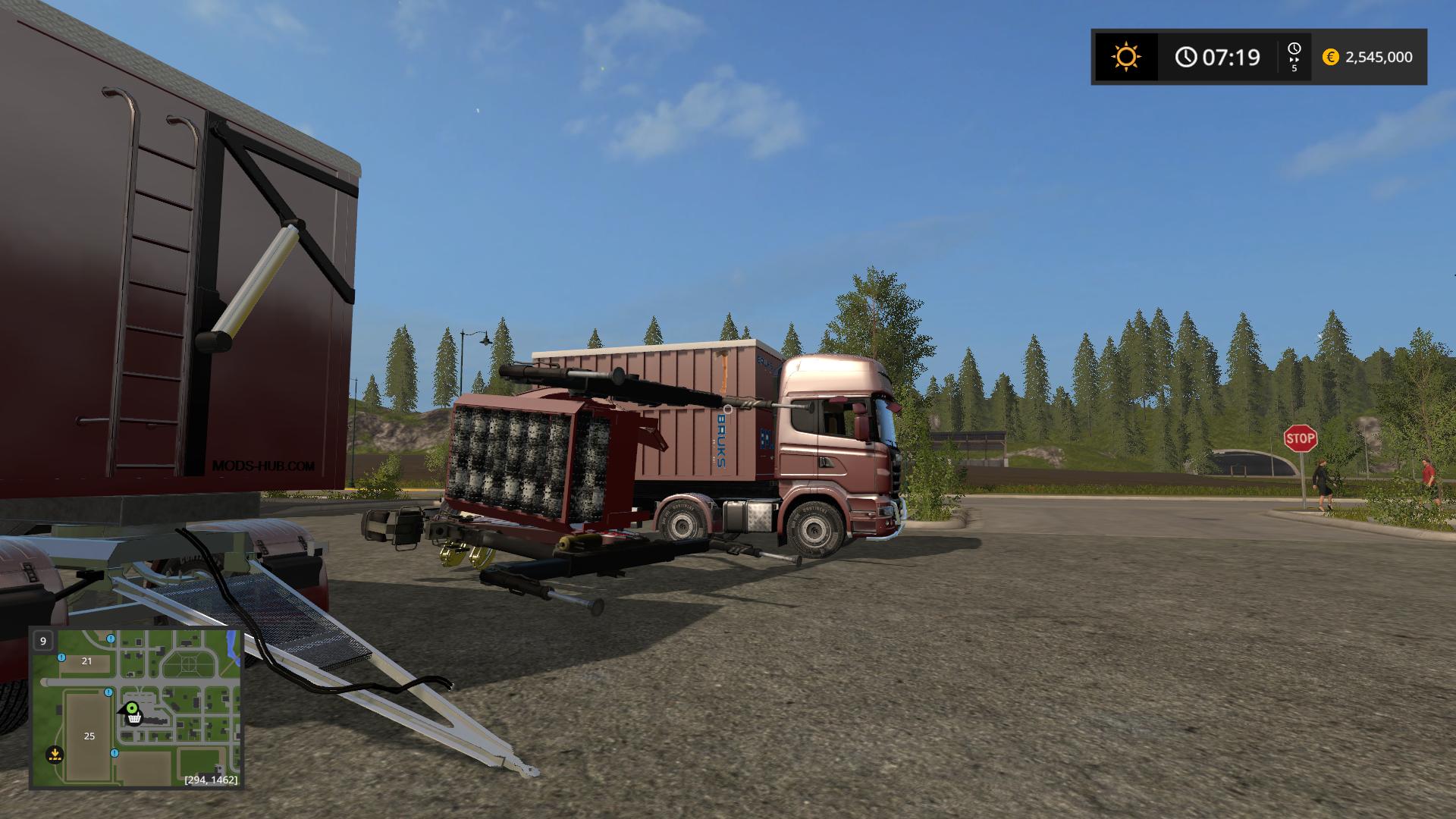Open the sunny weather forecast icon
The width and height of the screenshot is (1456, 819).
click(1125, 57)
